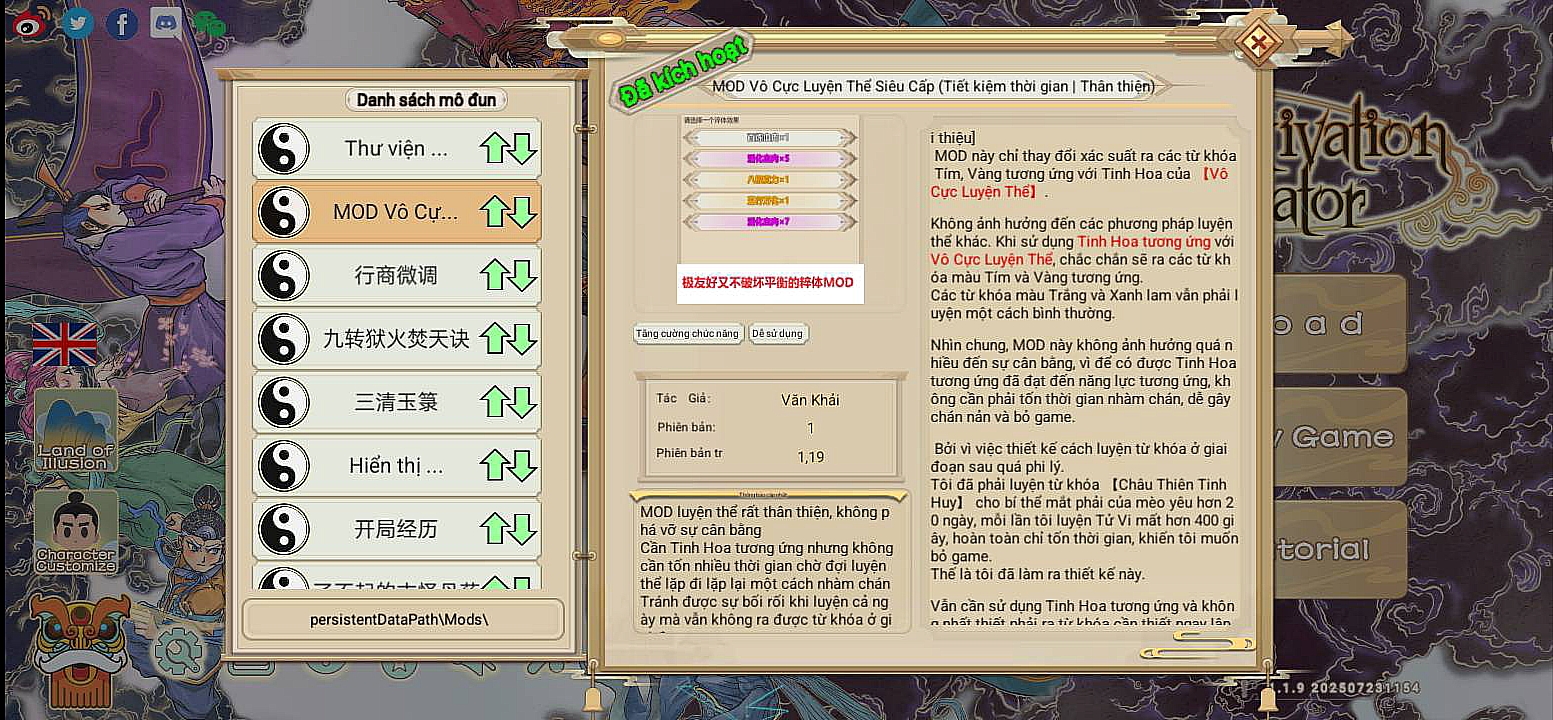Click the Dễ sử dụng tag
The height and width of the screenshot is (720, 1553).
[778, 334]
